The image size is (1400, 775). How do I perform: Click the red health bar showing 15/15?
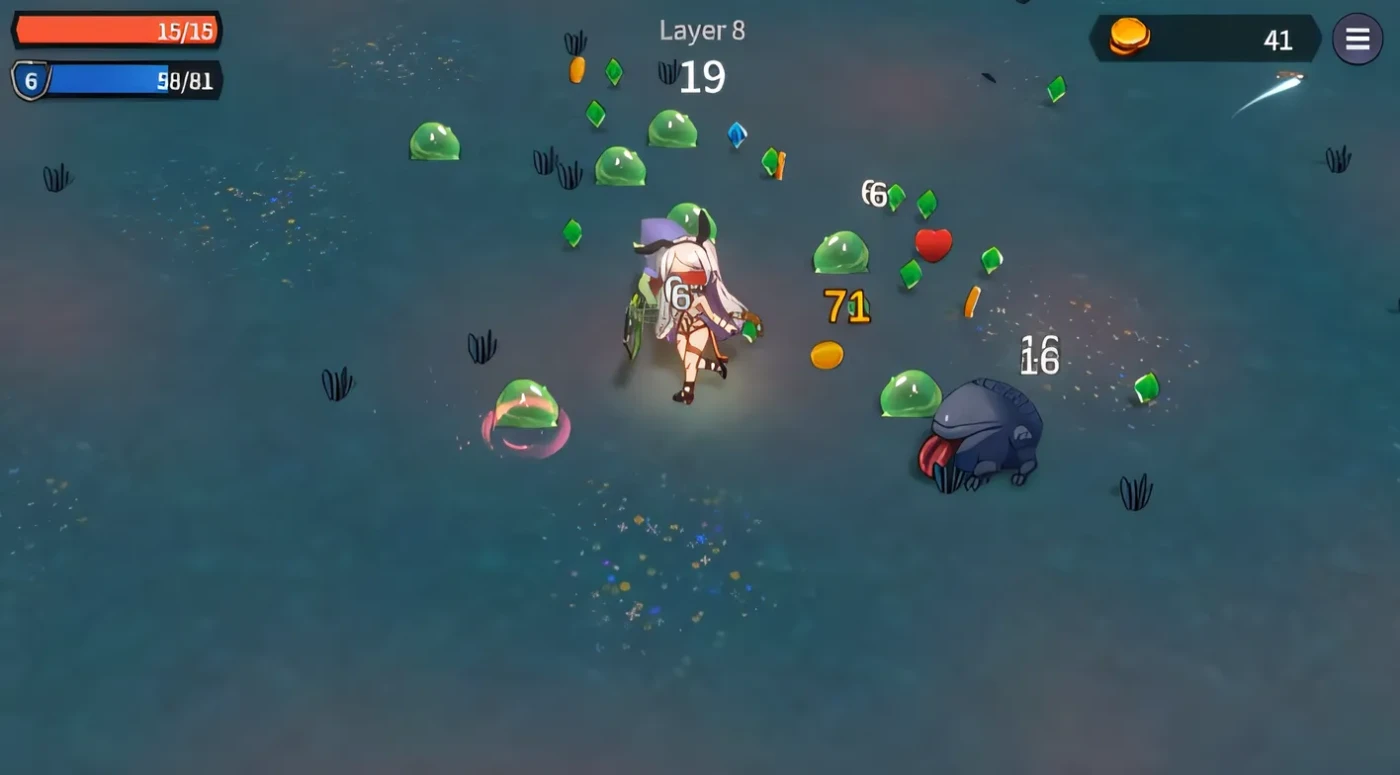tap(115, 31)
